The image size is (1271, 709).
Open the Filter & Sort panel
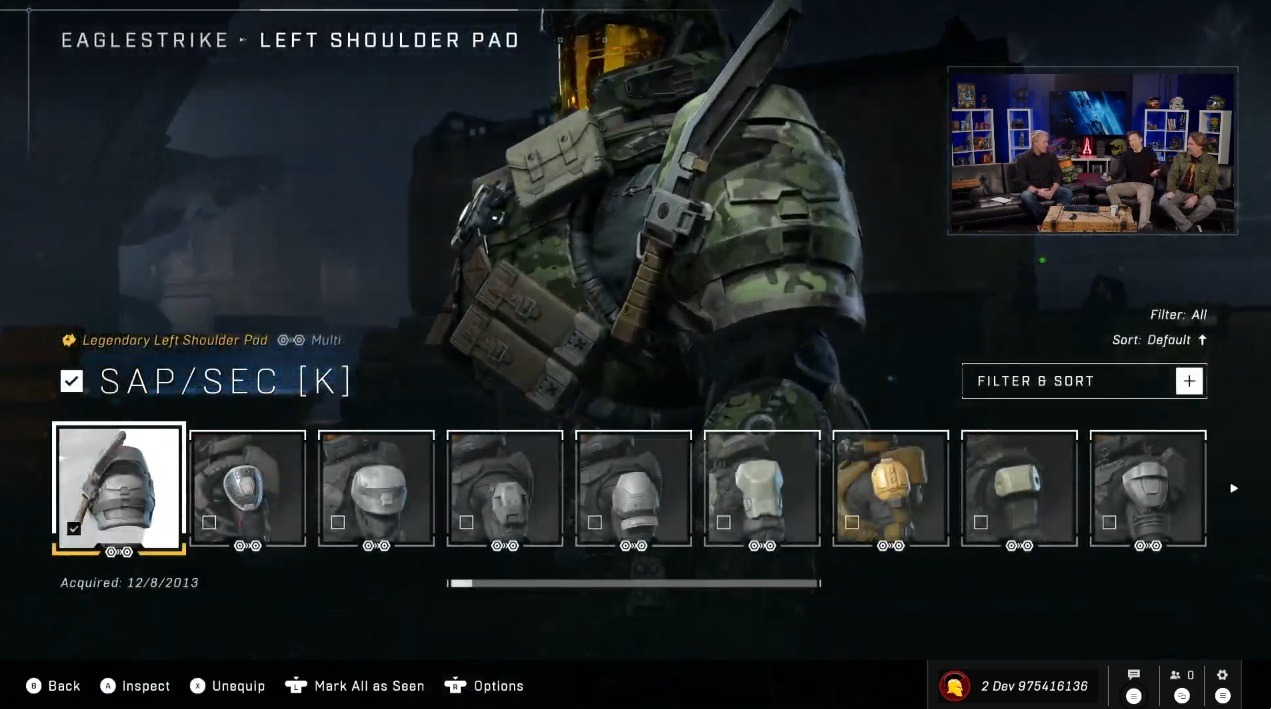1068,381
